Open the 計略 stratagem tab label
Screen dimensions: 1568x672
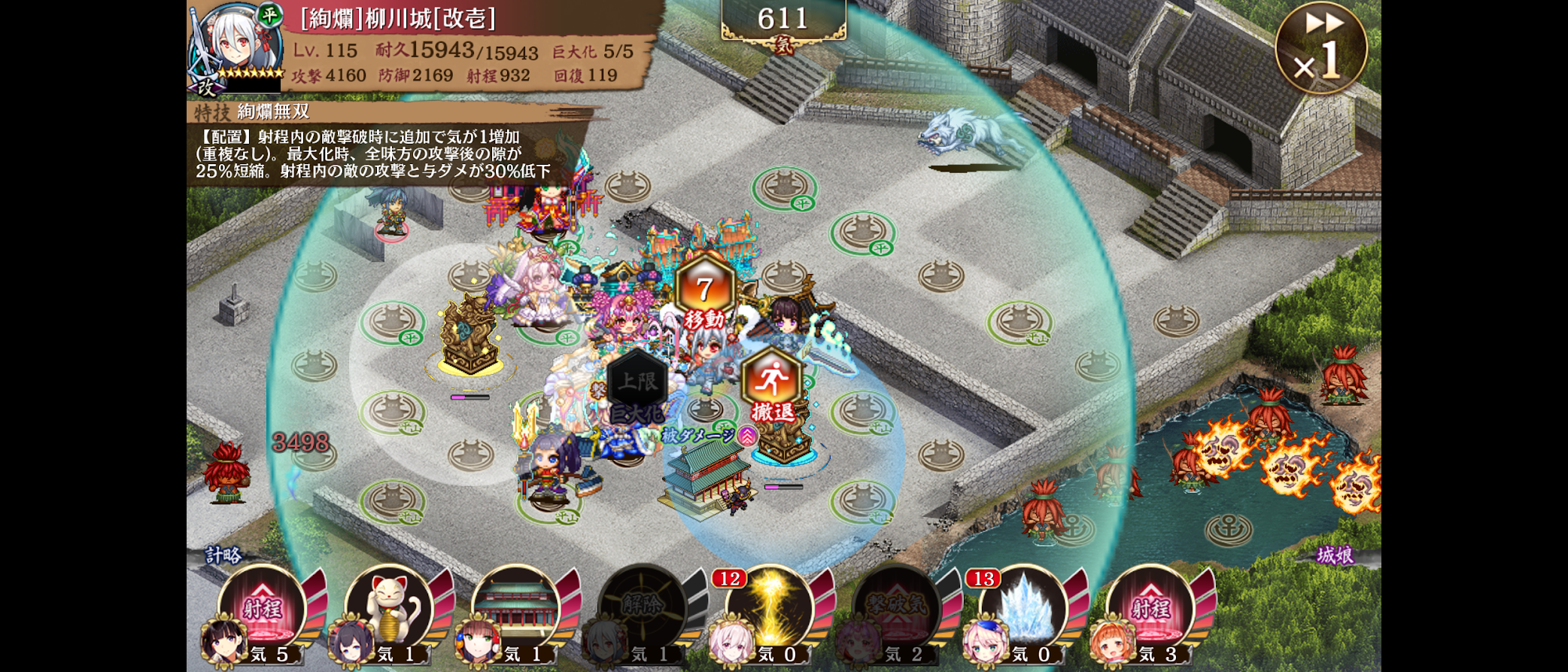[x=223, y=555]
